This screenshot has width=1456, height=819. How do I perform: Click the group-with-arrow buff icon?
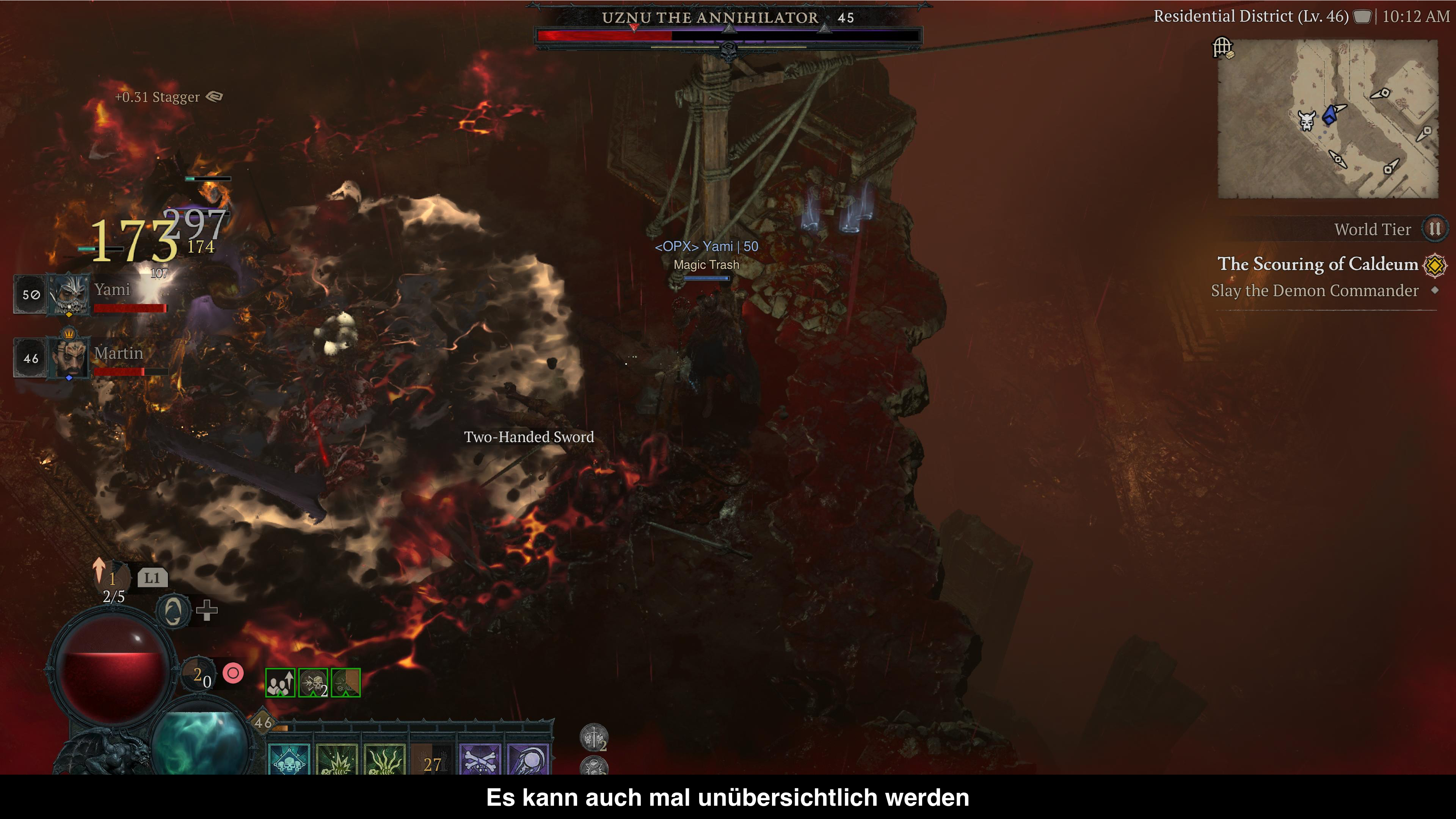(x=280, y=683)
